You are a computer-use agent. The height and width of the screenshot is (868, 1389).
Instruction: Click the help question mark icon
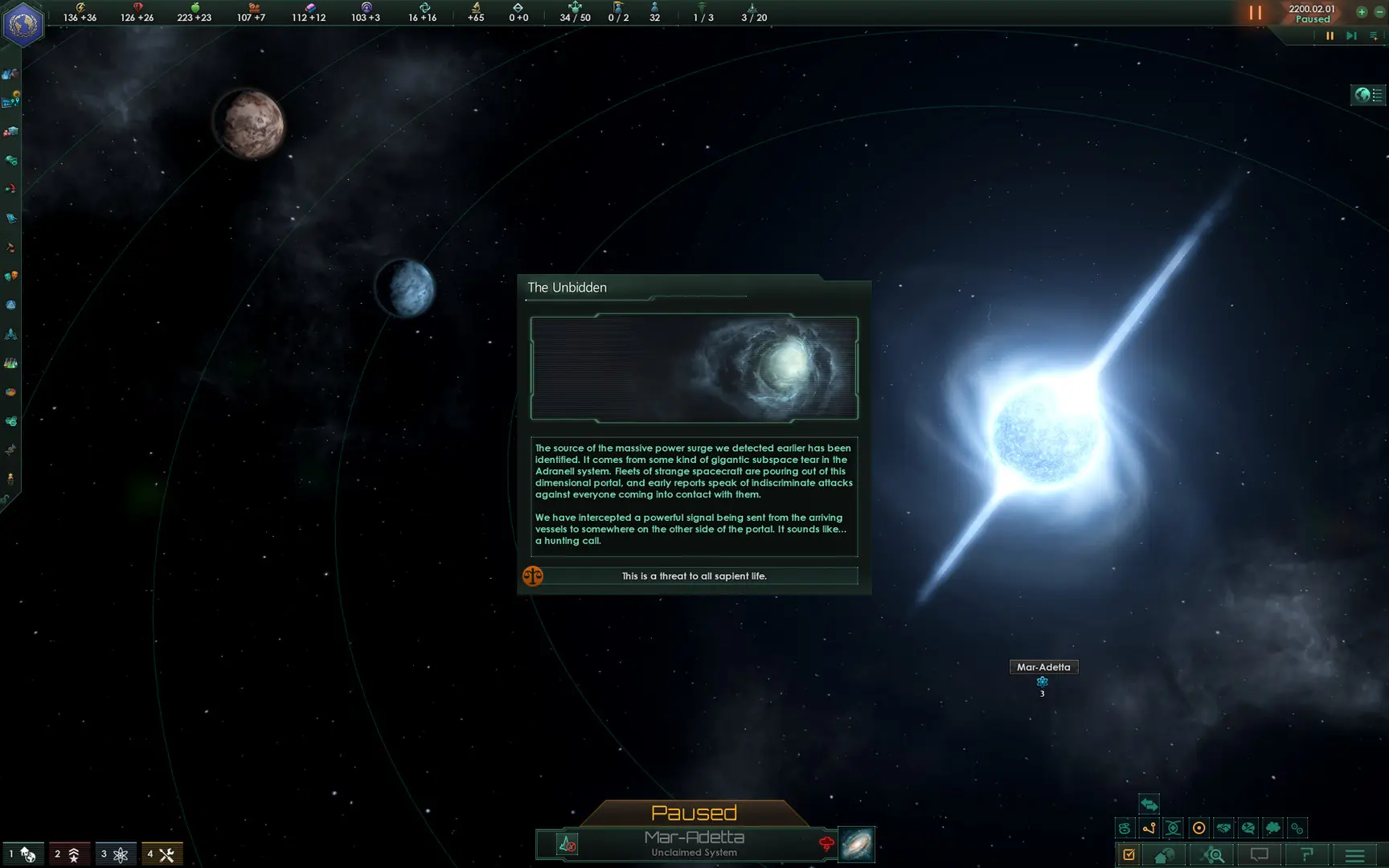click(1306, 855)
